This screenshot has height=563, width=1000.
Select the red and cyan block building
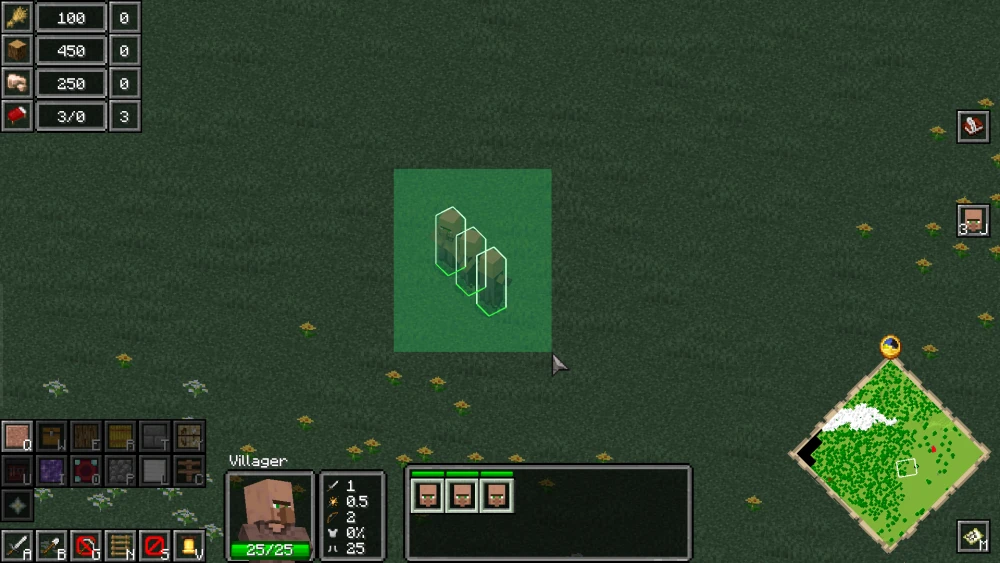(x=85, y=470)
